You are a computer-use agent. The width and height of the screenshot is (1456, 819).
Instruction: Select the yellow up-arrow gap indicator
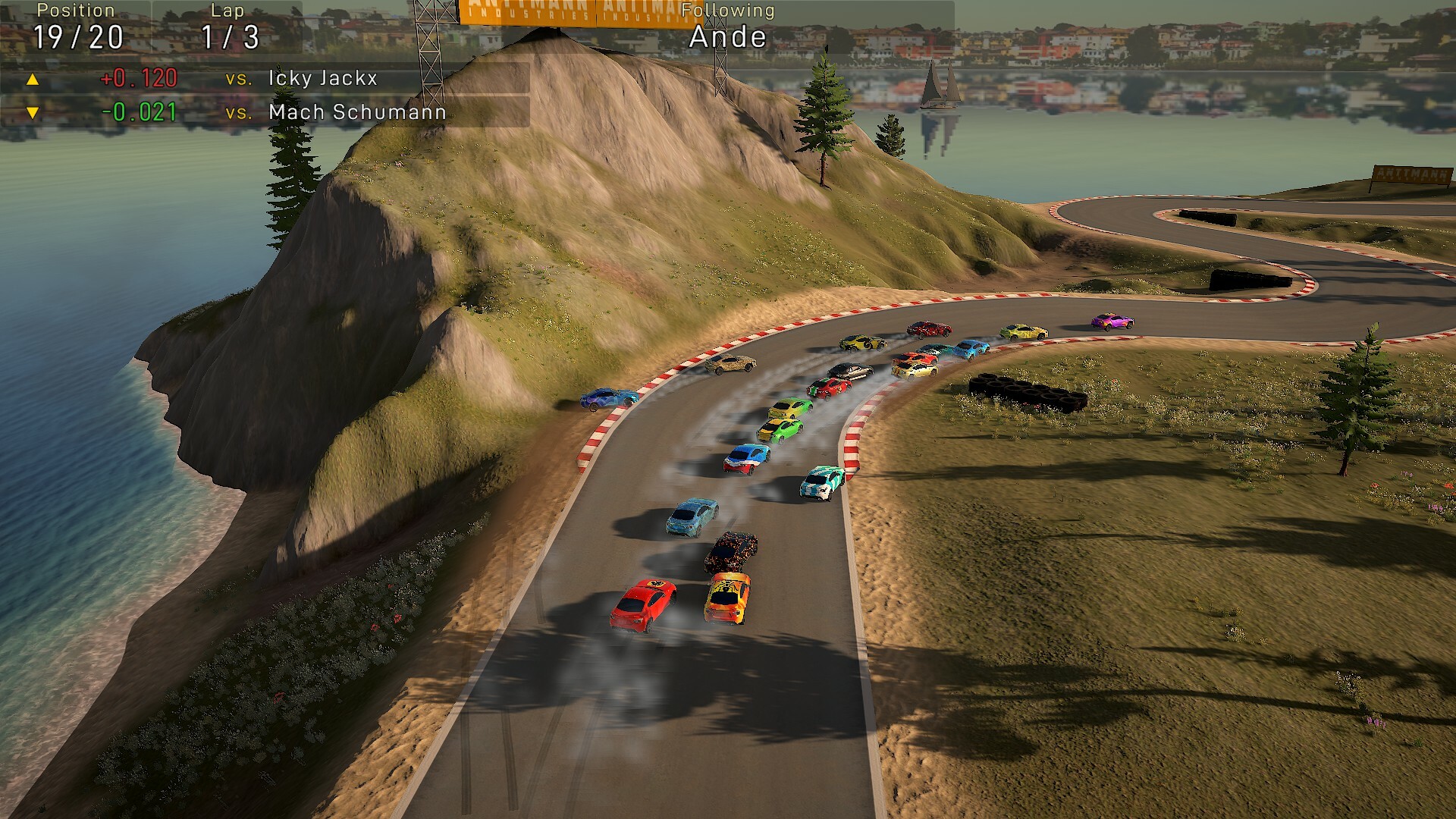[x=32, y=78]
